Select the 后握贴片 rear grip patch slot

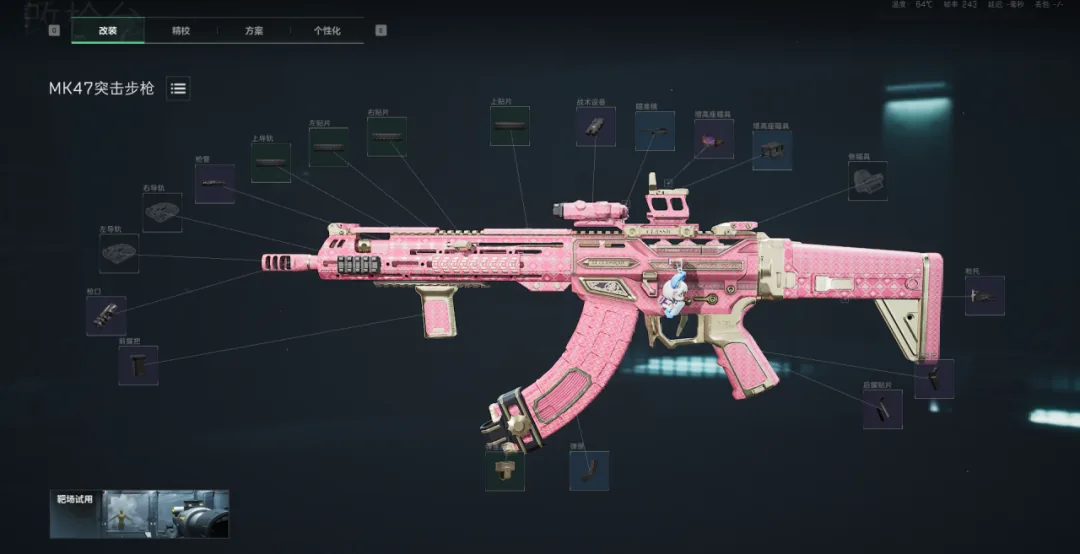(882, 409)
